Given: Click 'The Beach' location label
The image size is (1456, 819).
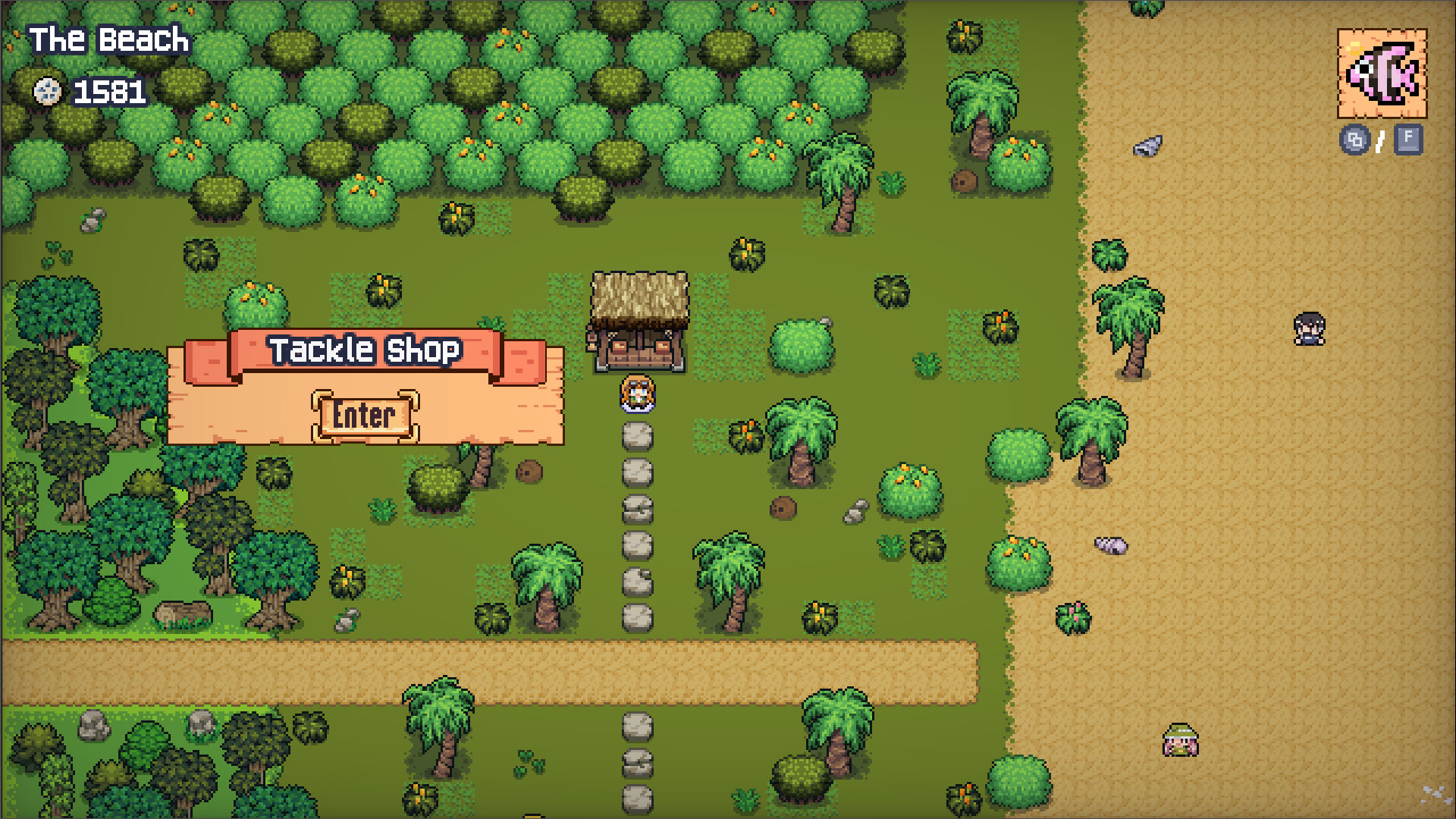Looking at the screenshot, I should click(x=108, y=39).
